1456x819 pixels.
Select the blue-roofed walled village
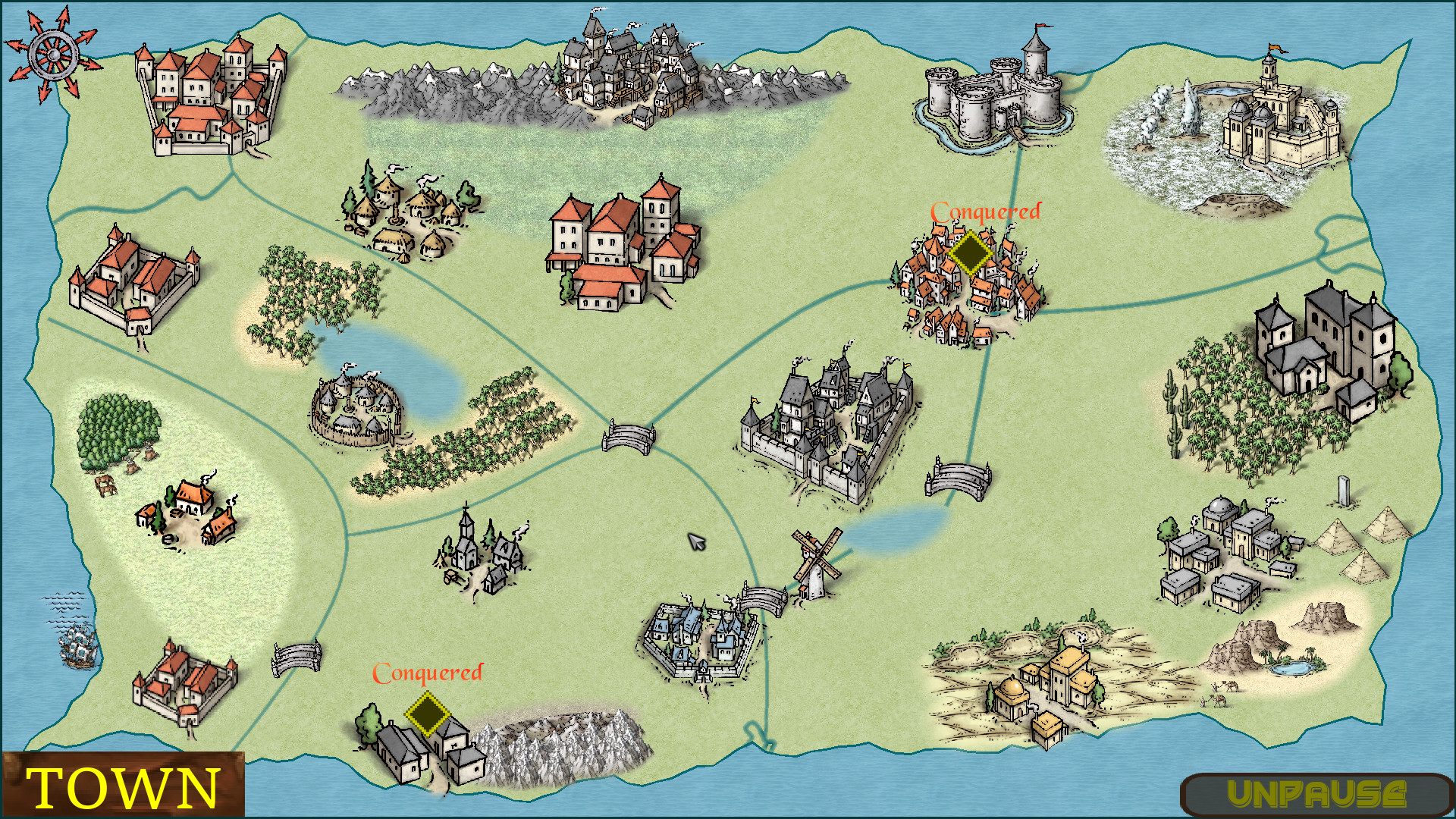[x=701, y=637]
